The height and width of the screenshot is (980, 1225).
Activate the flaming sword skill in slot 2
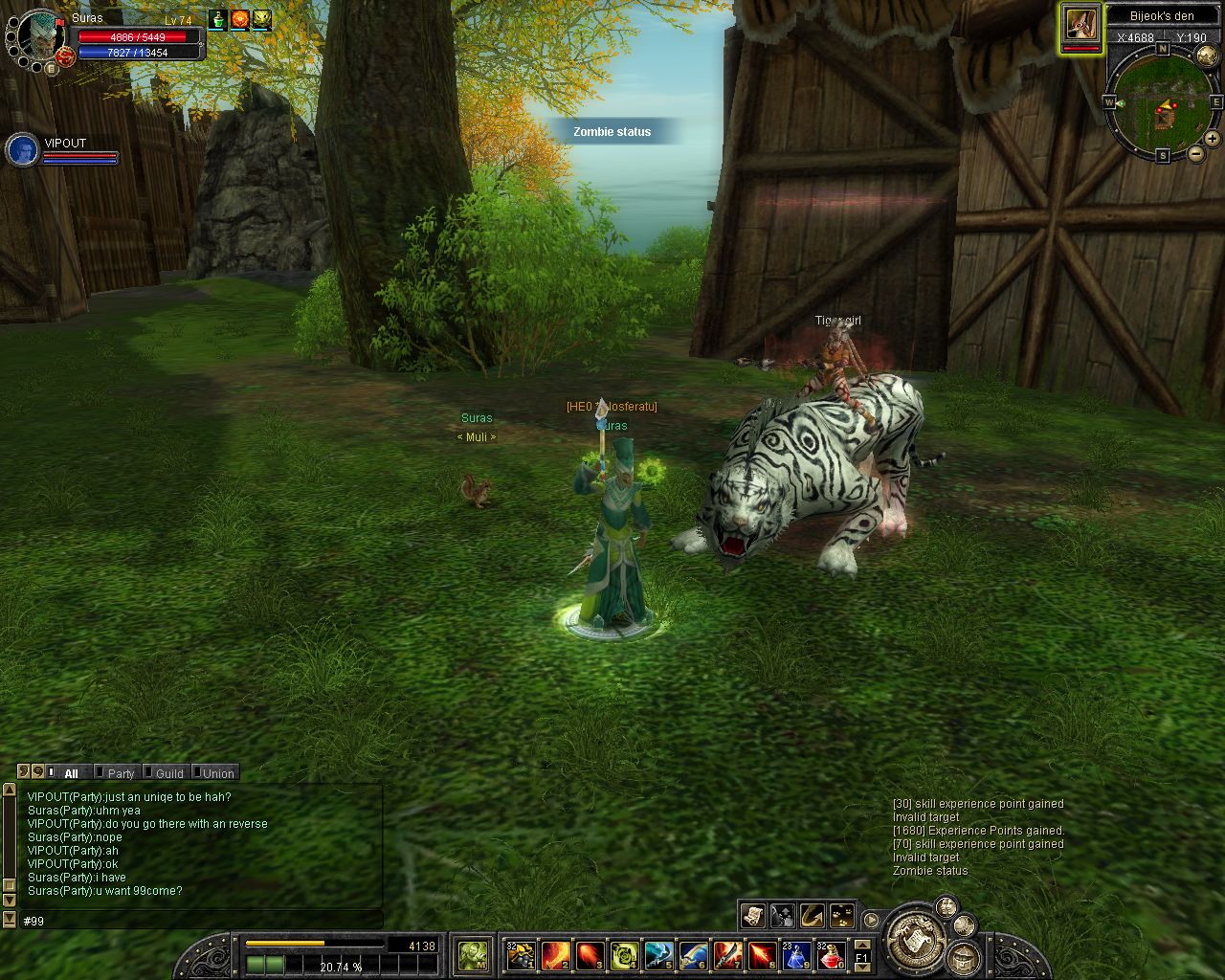pyautogui.click(x=555, y=954)
